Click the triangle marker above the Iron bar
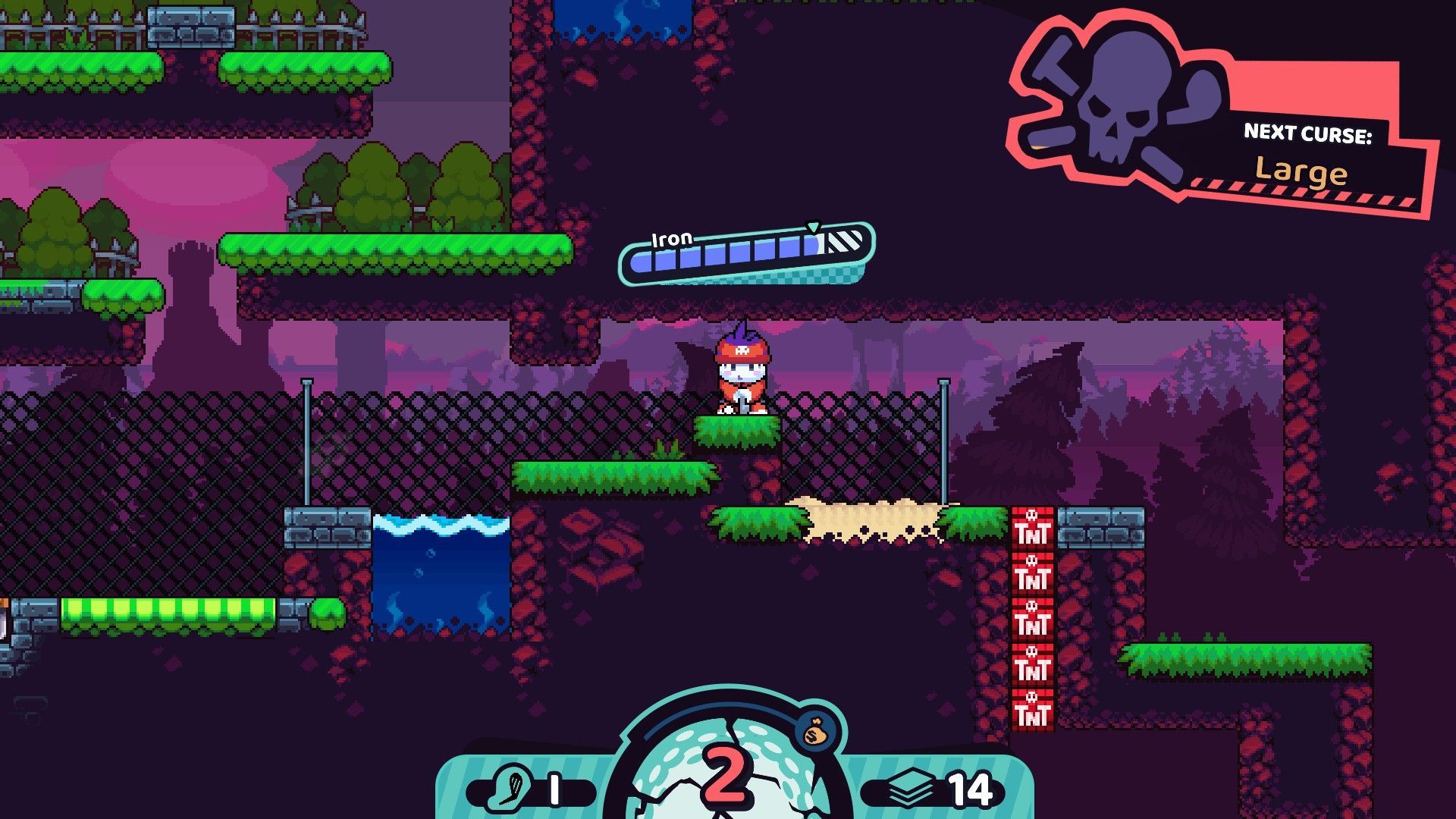The image size is (1456, 819). 814,226
